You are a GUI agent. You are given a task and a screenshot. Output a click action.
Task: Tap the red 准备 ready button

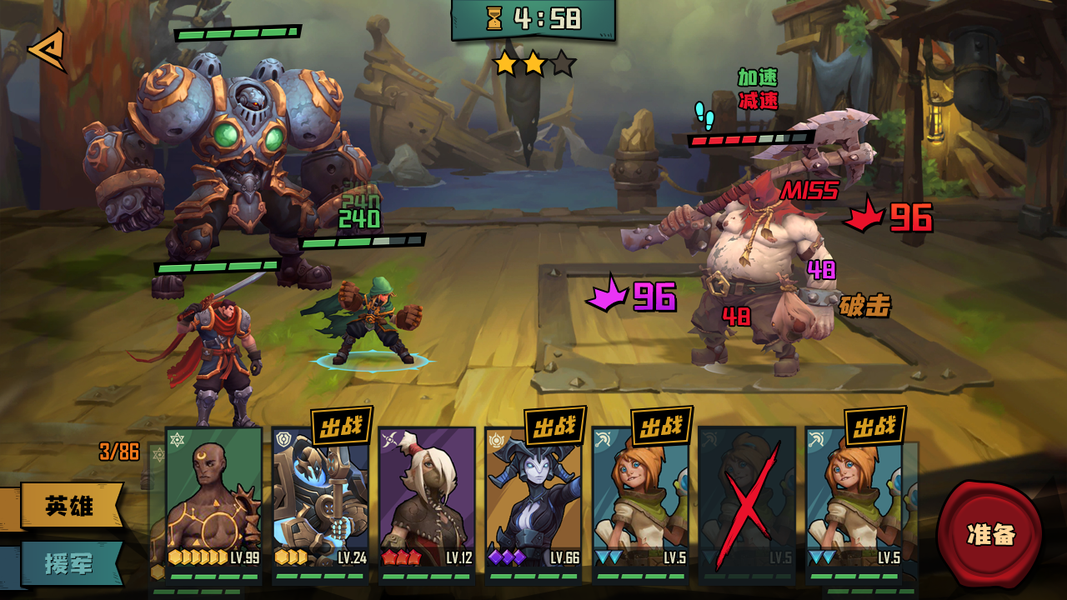[990, 533]
